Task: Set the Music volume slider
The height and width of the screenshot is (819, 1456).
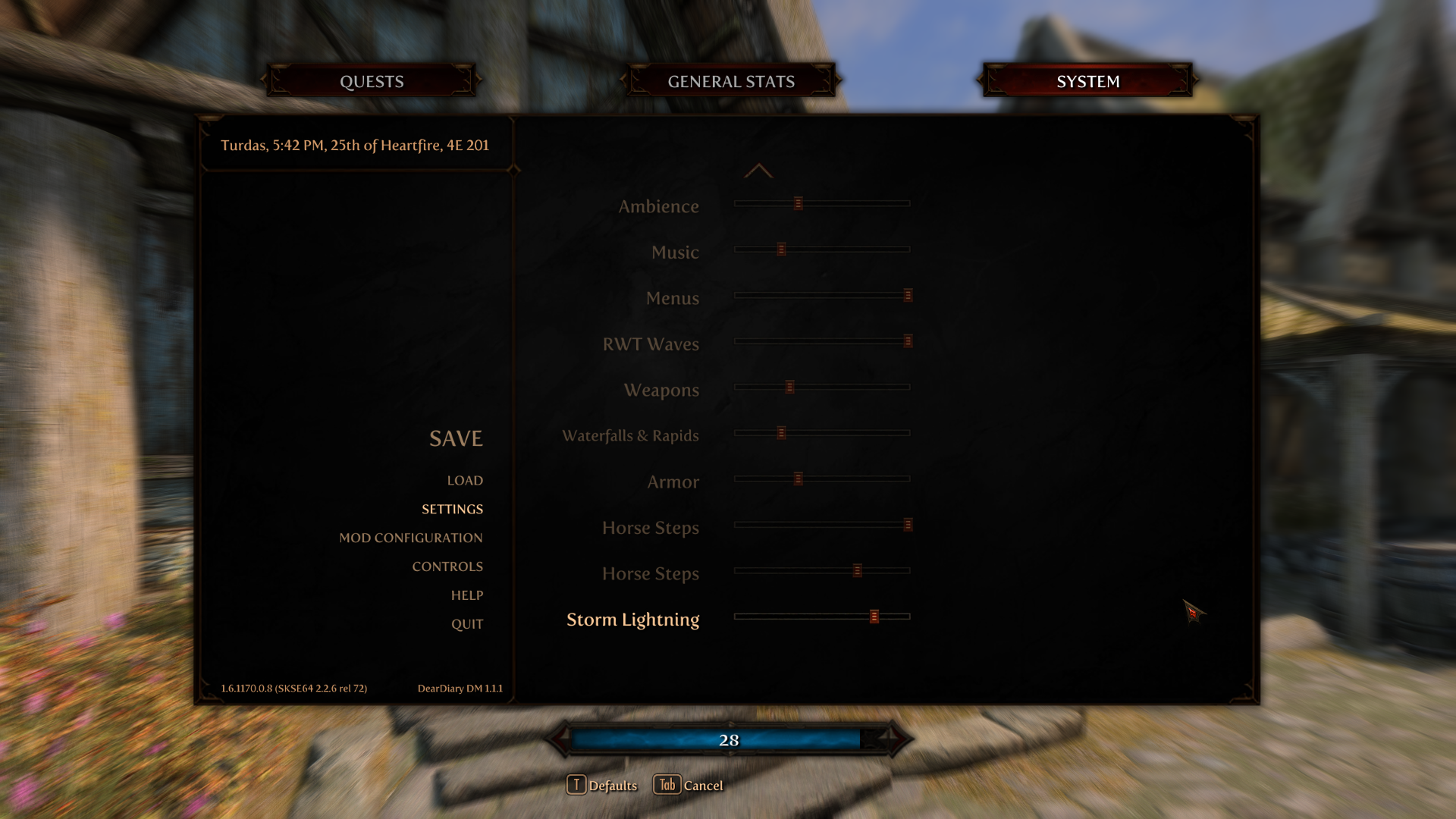Action: [781, 249]
